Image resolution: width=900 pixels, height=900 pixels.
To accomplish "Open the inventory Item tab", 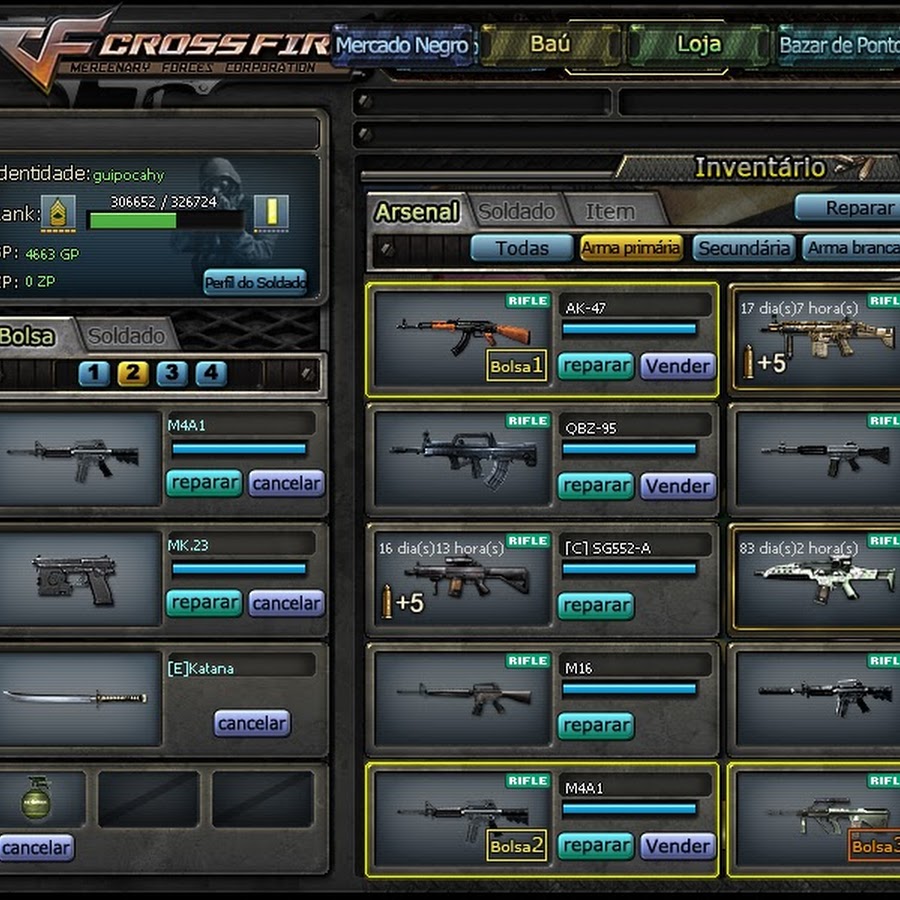I will pyautogui.click(x=610, y=211).
